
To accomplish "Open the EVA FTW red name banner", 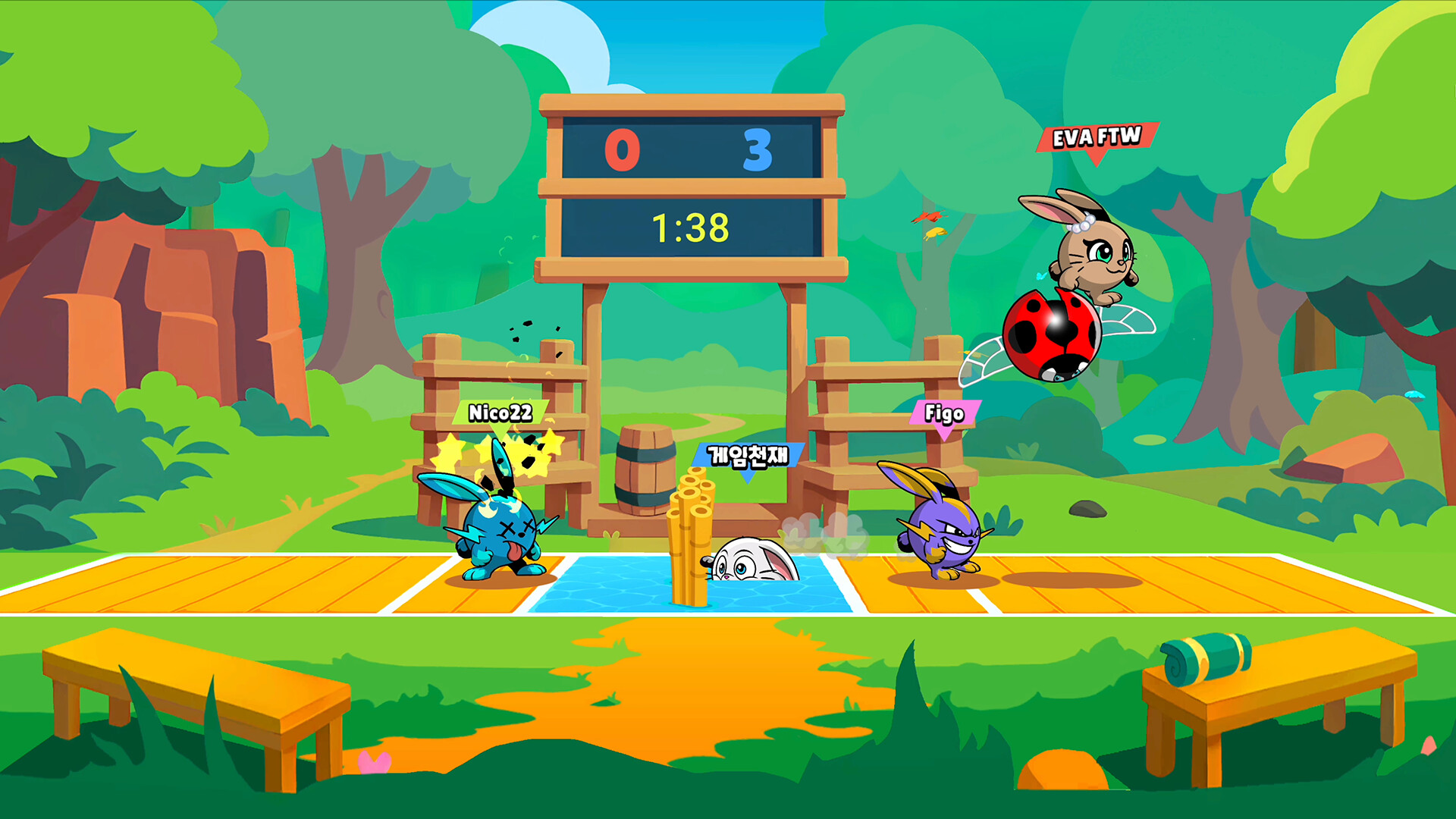I will (x=1095, y=138).
